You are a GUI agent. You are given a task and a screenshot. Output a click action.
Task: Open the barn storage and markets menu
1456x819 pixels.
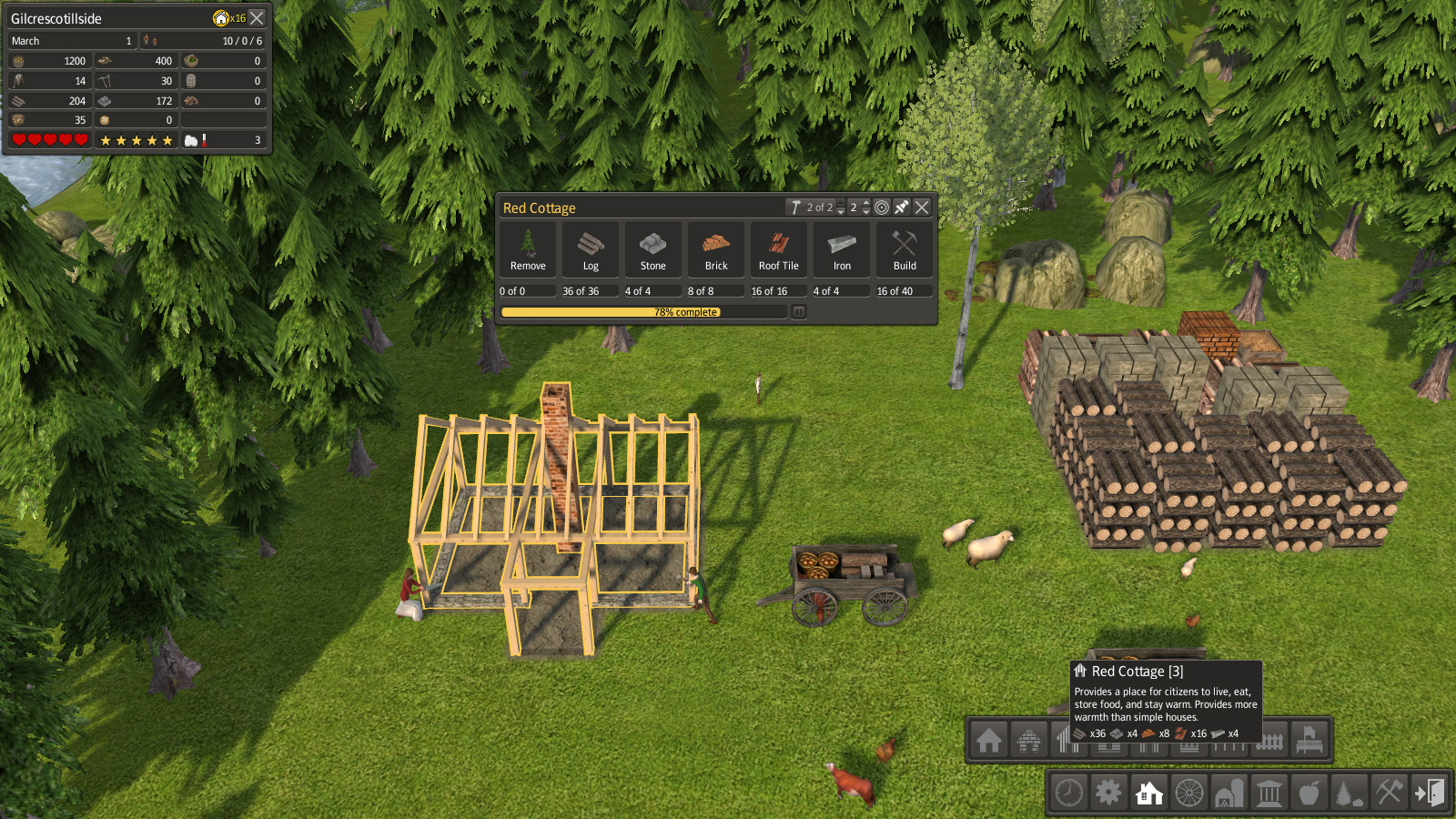1228,793
